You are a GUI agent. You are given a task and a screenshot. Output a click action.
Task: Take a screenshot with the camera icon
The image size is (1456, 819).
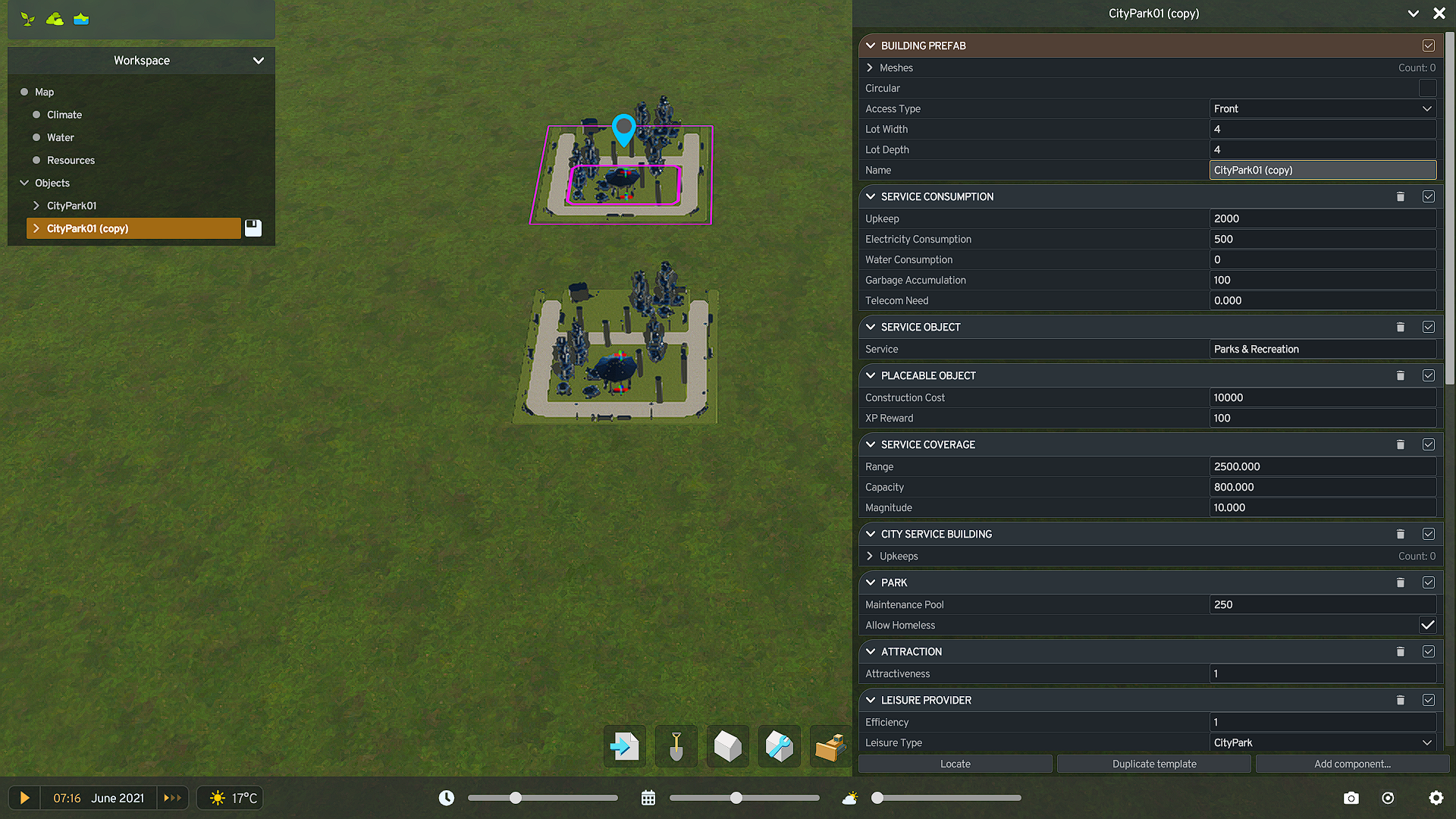click(1351, 798)
